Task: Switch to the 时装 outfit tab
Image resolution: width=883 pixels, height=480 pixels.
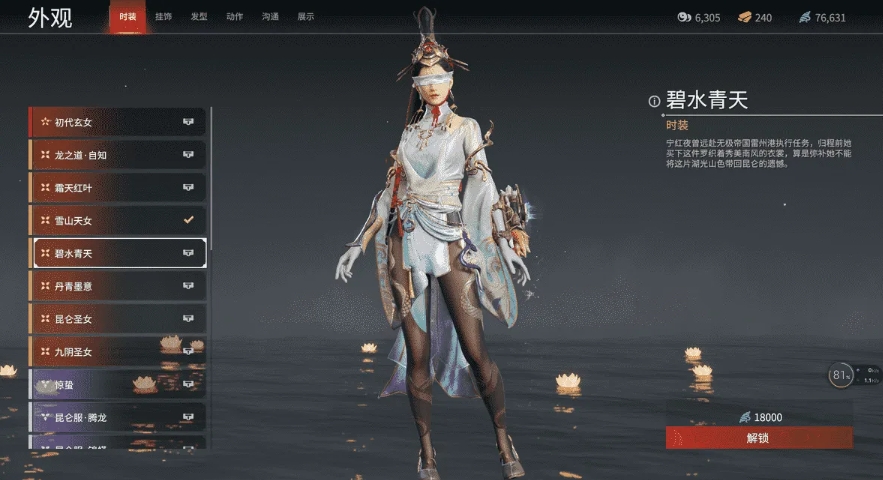Action: point(127,17)
